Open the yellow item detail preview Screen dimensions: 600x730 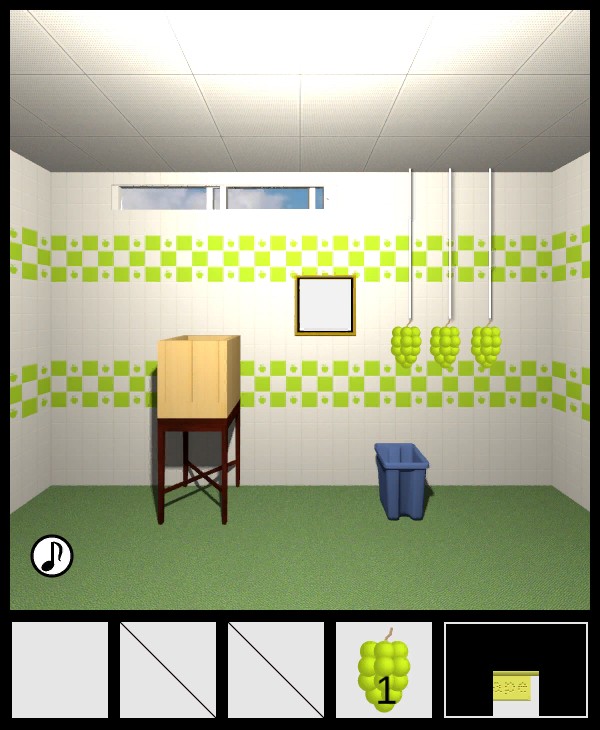(516, 688)
